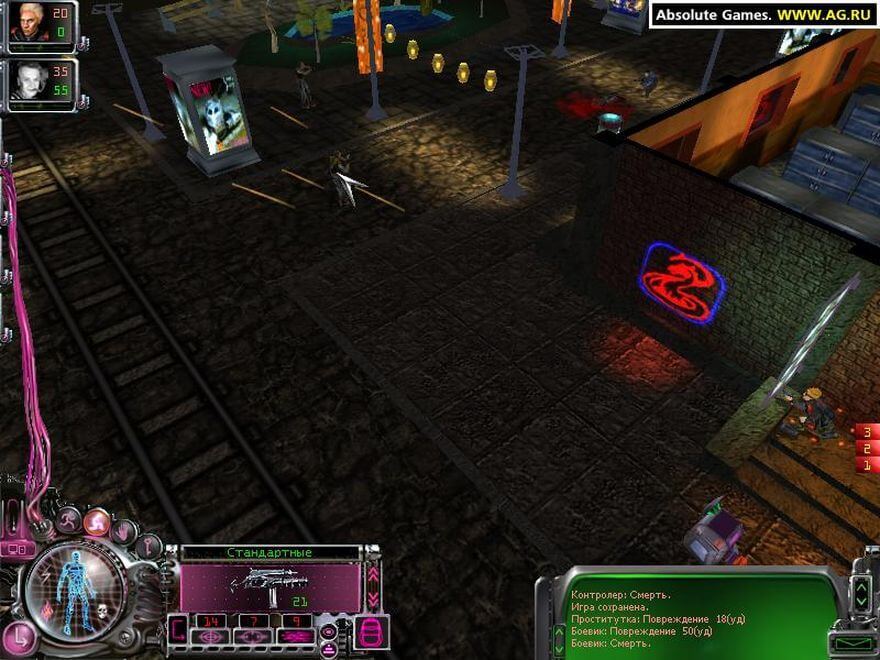Select floor level 1

tap(866, 466)
